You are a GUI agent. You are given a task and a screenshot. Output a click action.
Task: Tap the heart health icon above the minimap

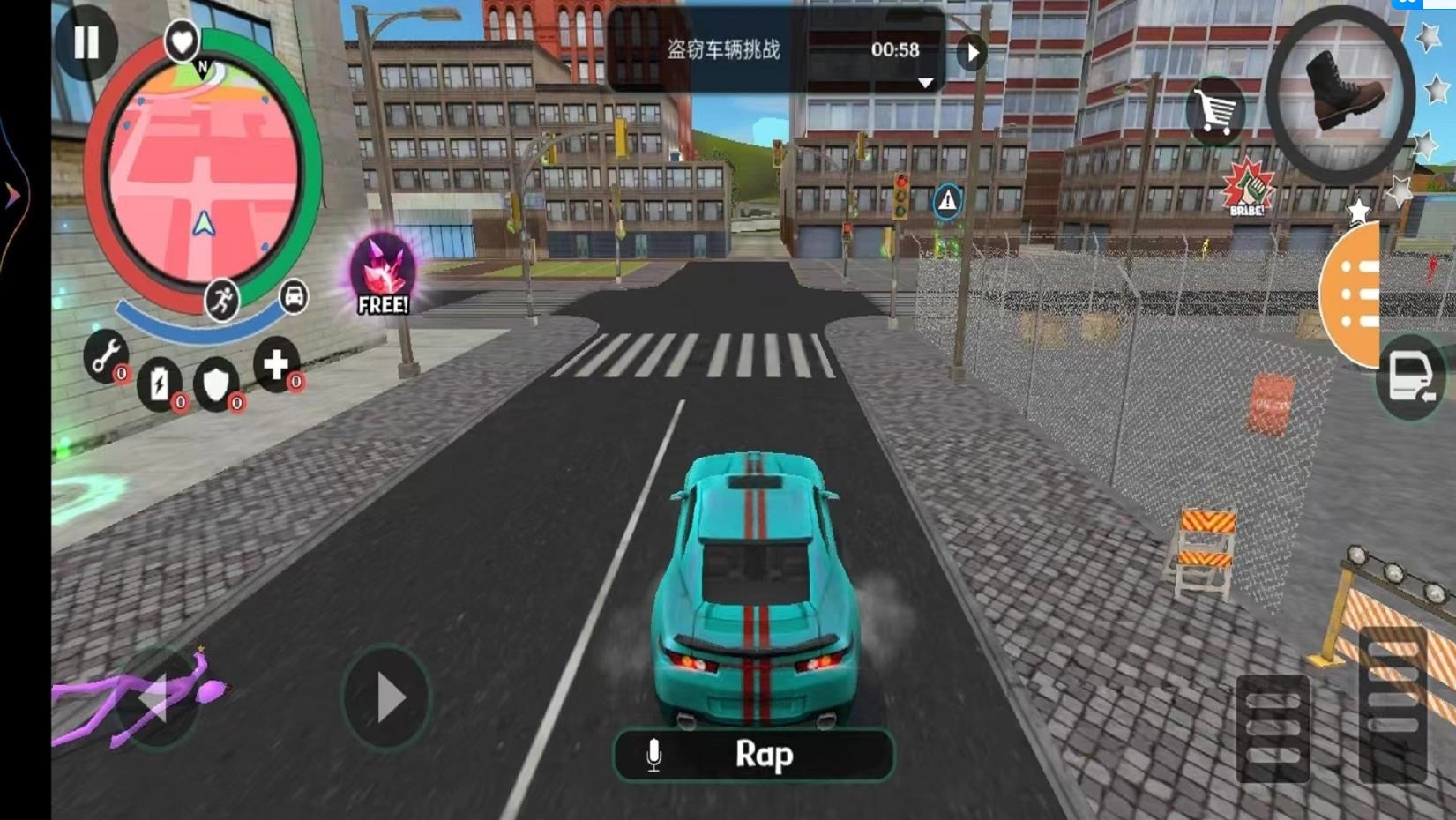182,41
